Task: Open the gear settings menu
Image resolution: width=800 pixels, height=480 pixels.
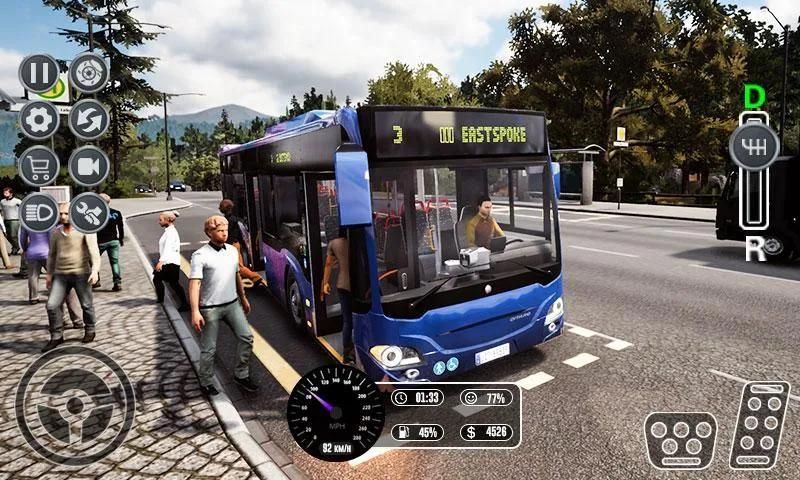Action: tap(39, 120)
